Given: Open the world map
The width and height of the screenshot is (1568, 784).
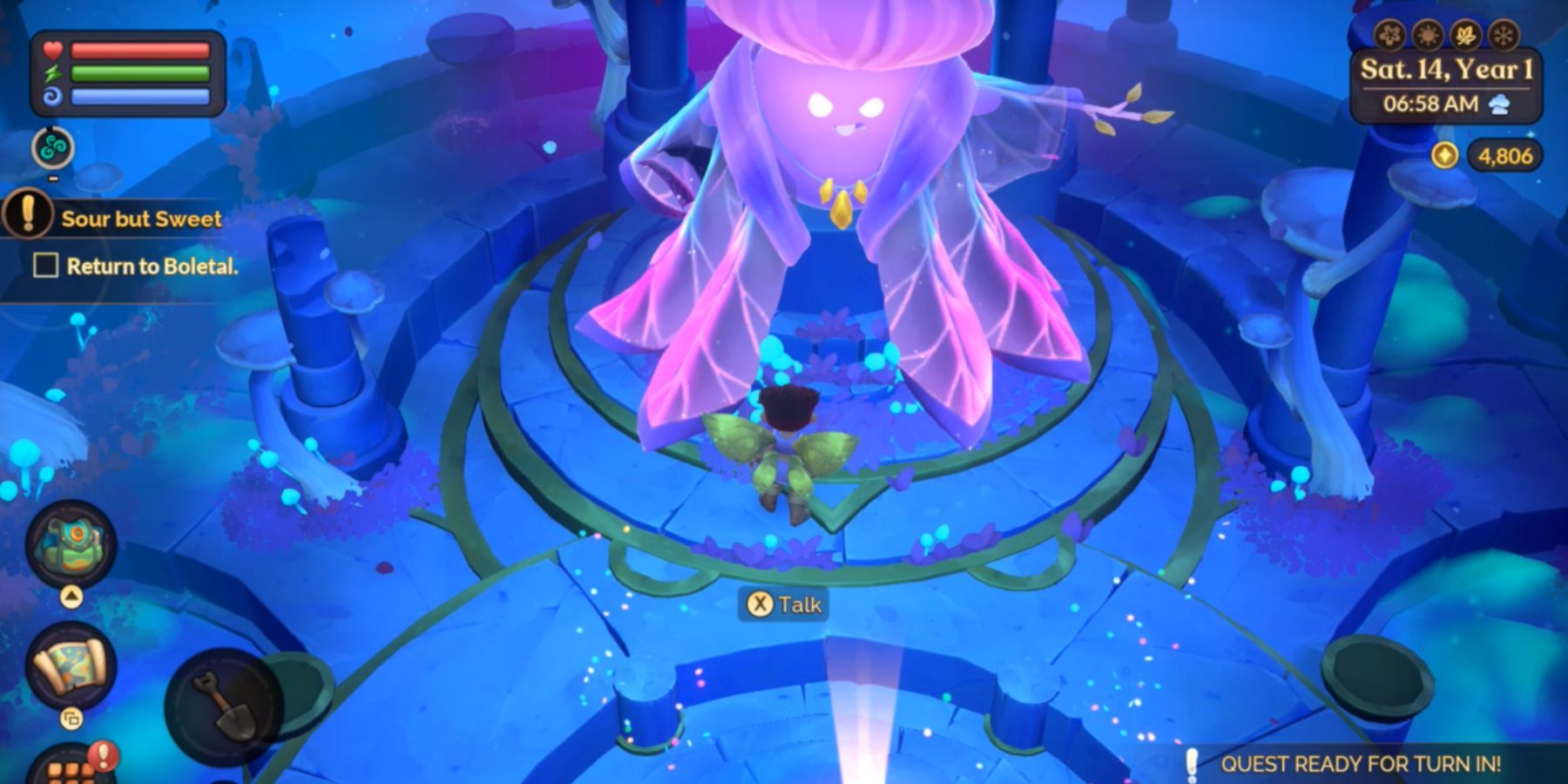Looking at the screenshot, I should [71, 666].
